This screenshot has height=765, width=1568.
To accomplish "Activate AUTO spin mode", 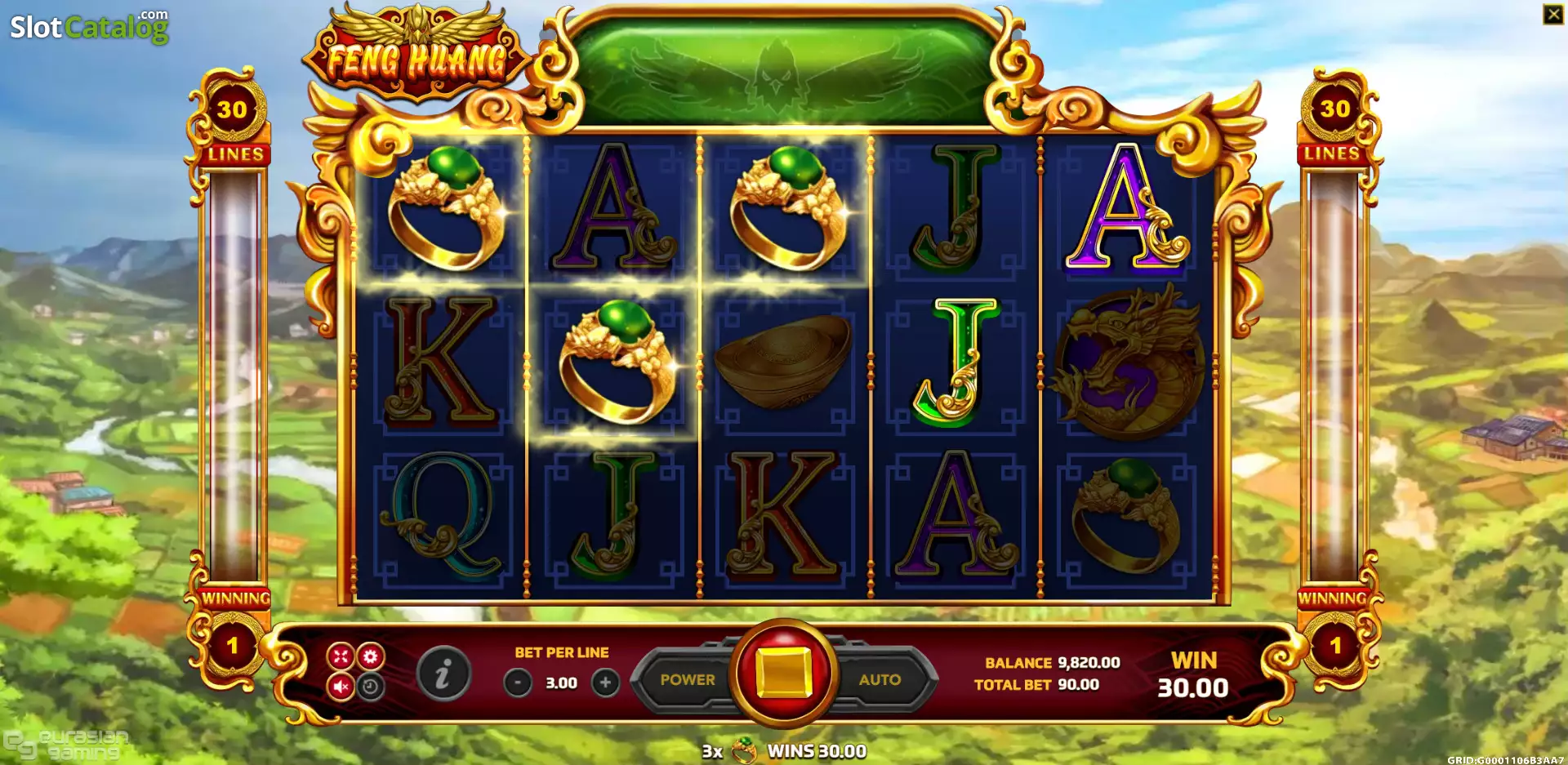I will pos(880,678).
